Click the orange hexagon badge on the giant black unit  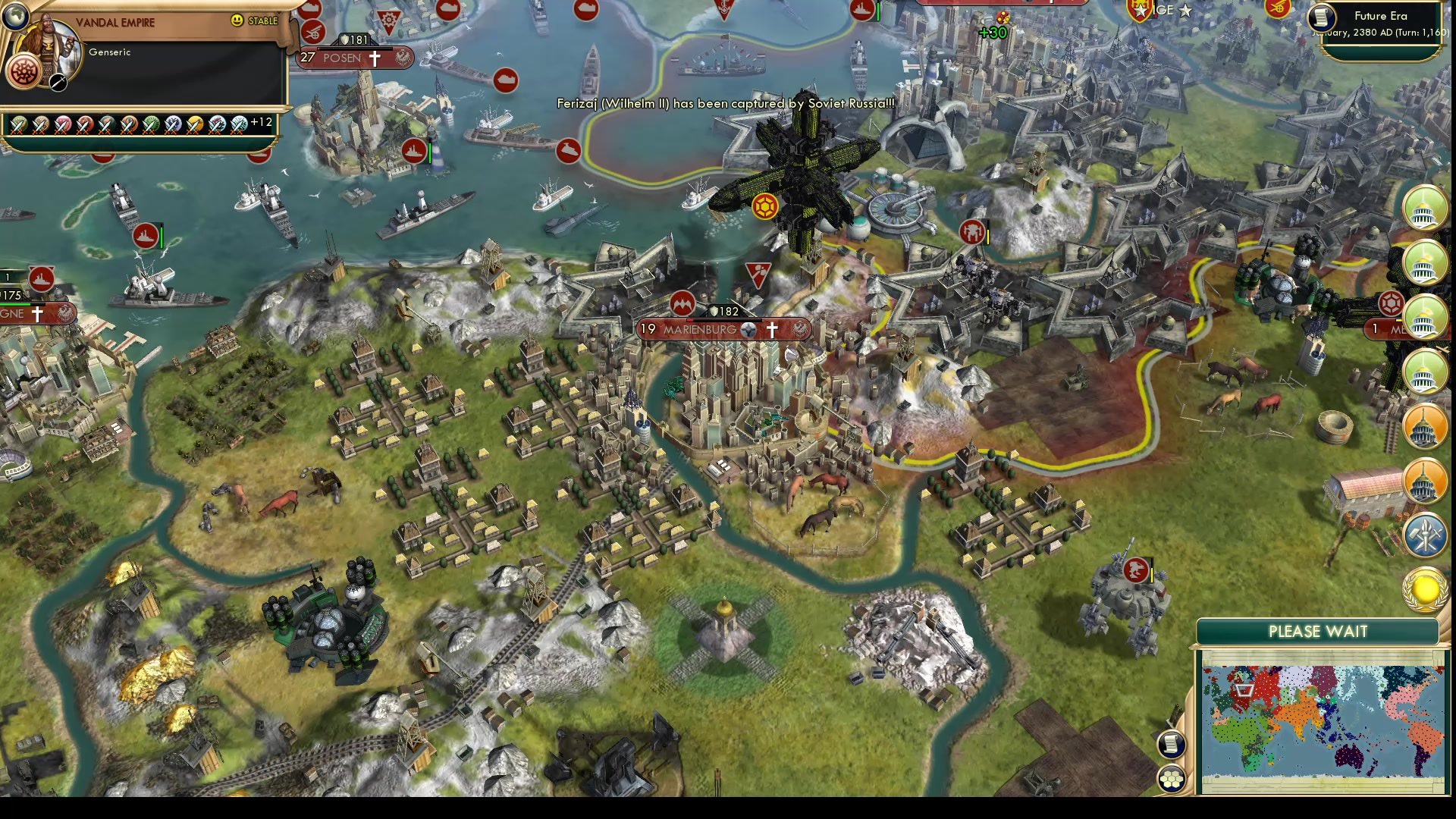tap(764, 205)
